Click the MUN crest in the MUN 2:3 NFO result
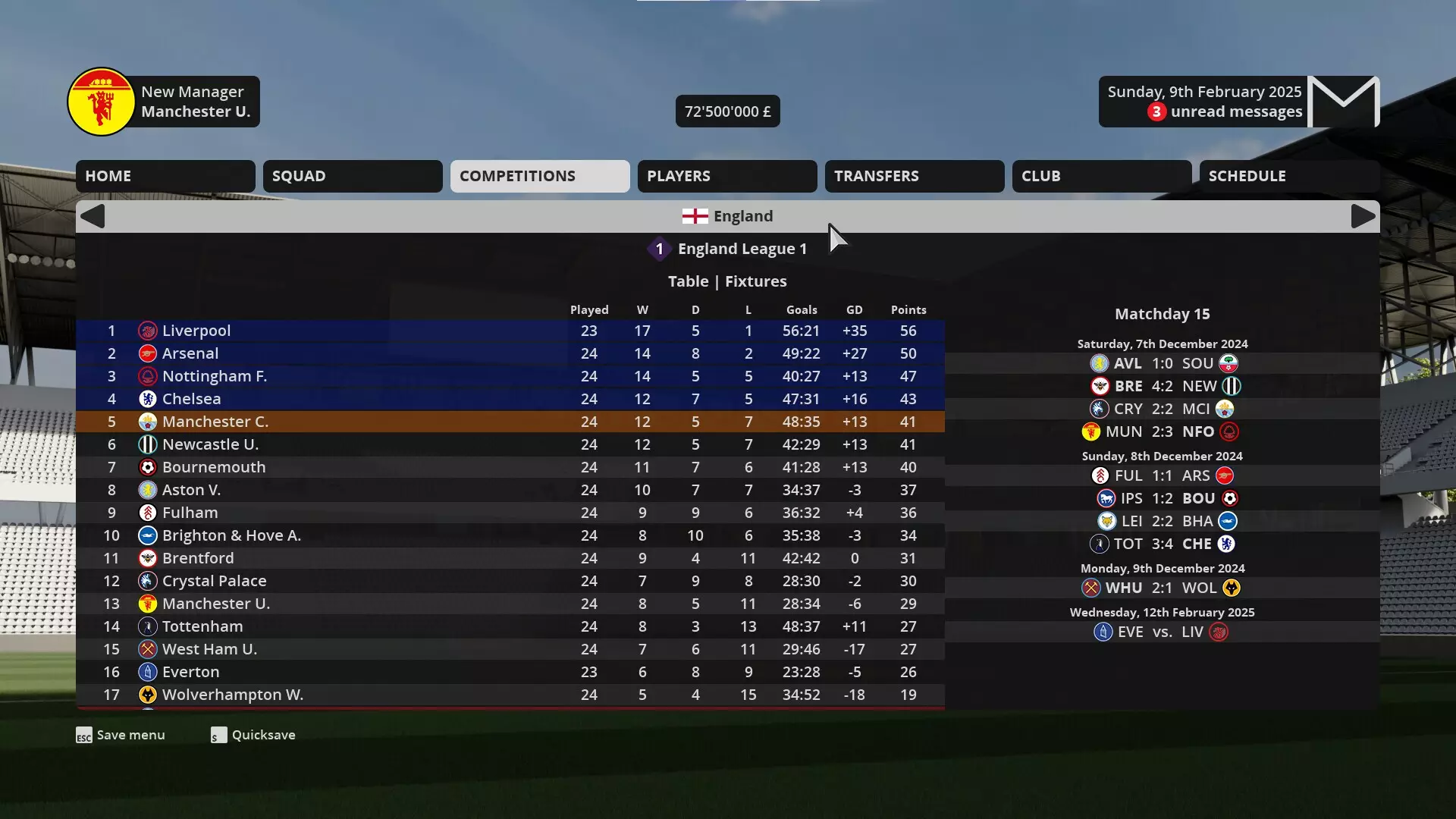This screenshot has height=819, width=1456. click(x=1090, y=431)
